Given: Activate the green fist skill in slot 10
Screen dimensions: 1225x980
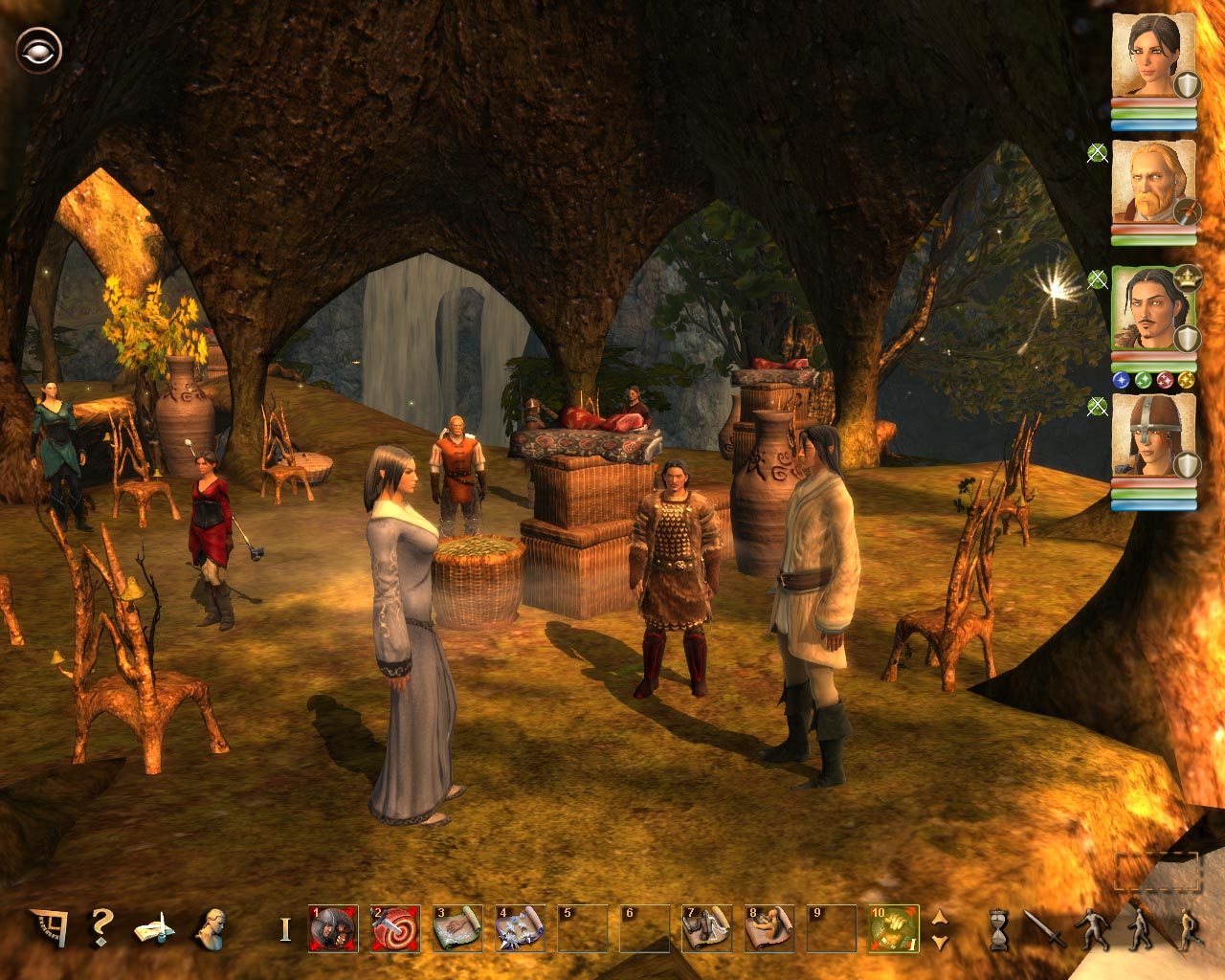Looking at the screenshot, I should [894, 928].
